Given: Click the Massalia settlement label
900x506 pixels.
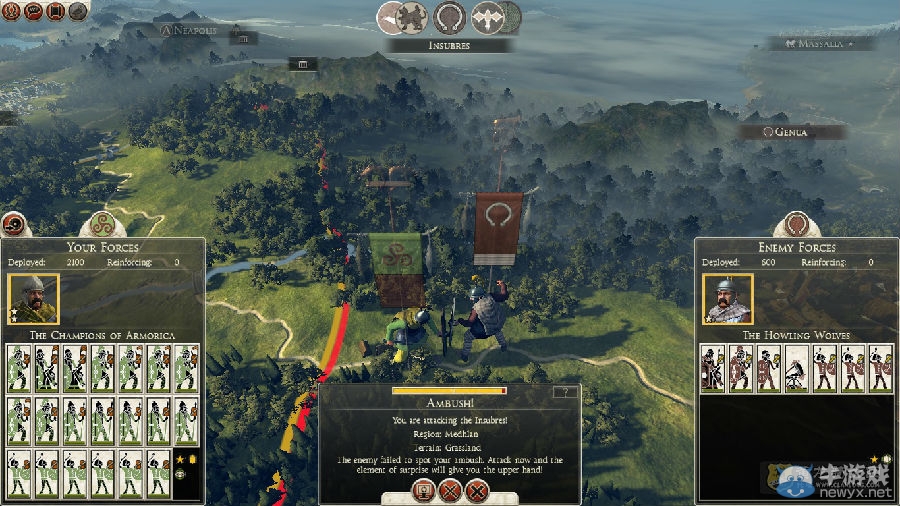Looking at the screenshot, I should click(820, 44).
